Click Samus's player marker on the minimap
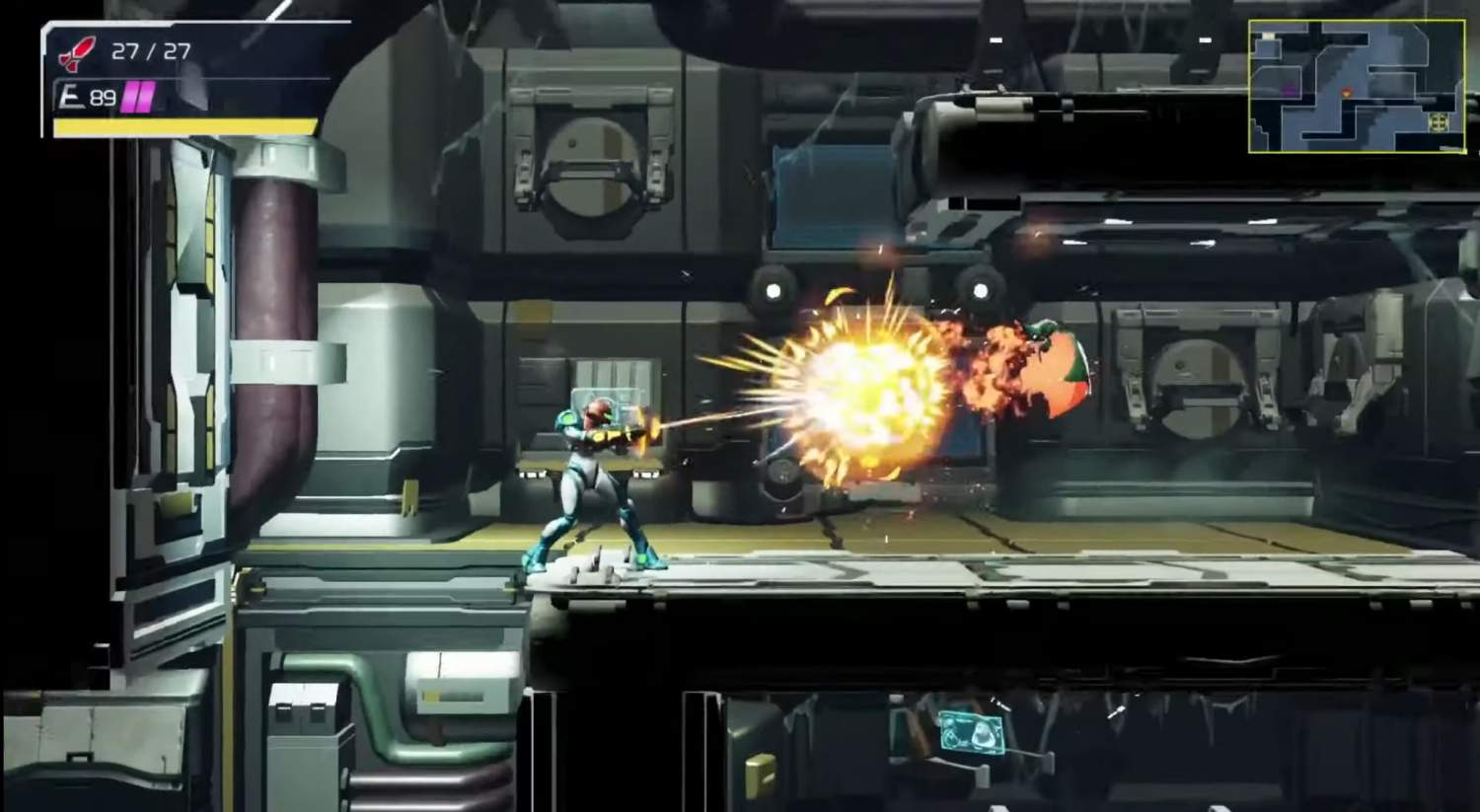 tap(1348, 93)
